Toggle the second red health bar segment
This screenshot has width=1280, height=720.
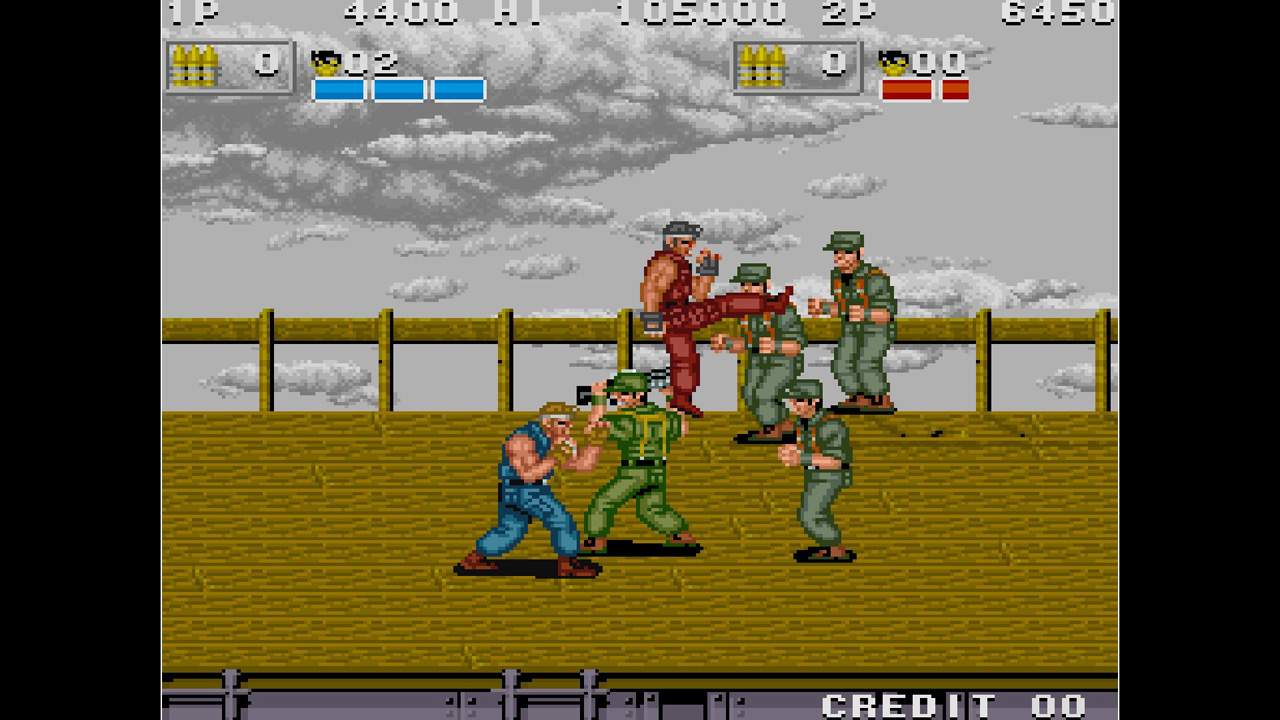pos(957,88)
